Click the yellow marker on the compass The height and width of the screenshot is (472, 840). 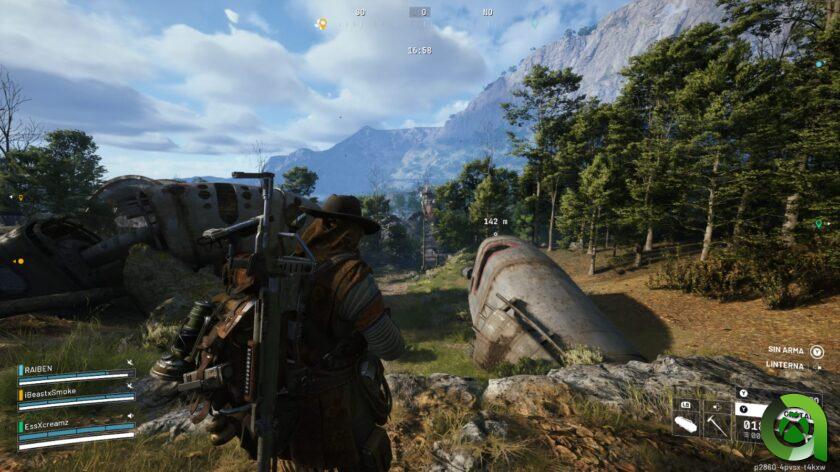[322, 23]
